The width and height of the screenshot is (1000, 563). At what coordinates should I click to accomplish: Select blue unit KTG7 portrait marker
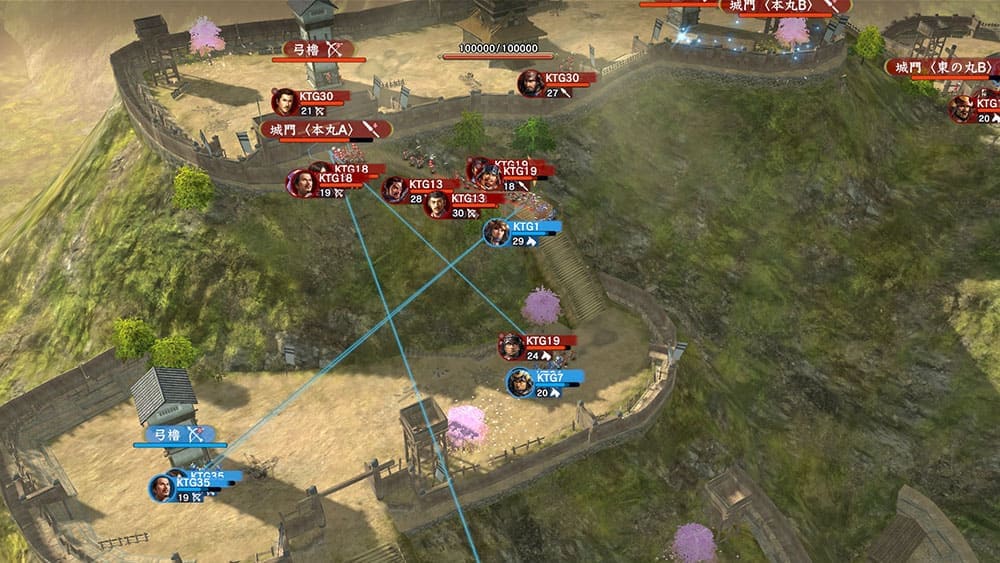pyautogui.click(x=520, y=382)
